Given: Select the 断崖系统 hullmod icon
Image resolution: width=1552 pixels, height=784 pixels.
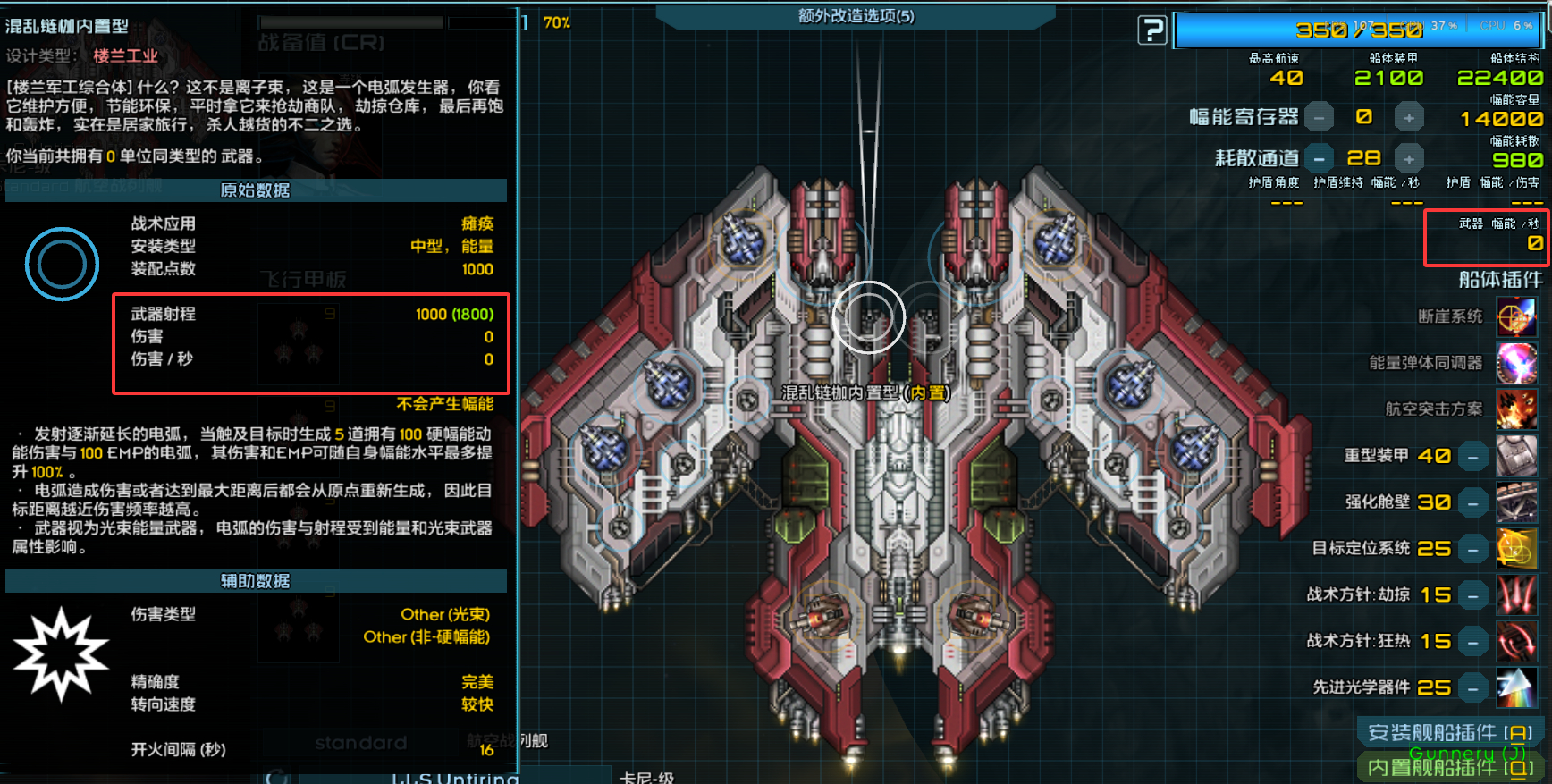Looking at the screenshot, I should tap(1516, 316).
